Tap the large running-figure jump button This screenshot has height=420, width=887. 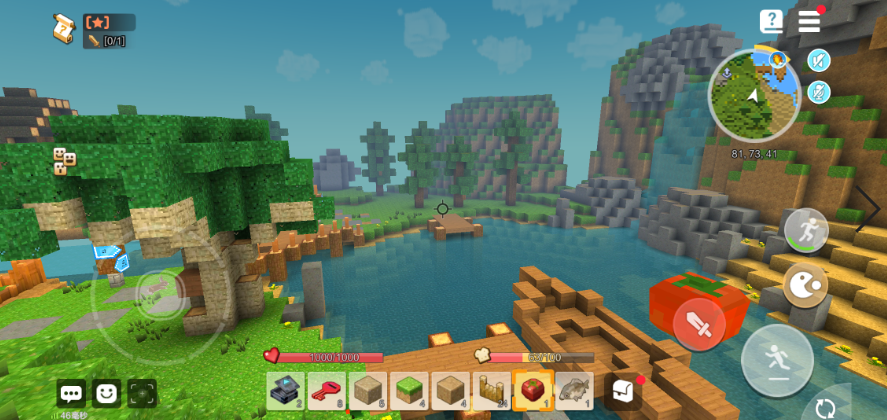tap(777, 360)
